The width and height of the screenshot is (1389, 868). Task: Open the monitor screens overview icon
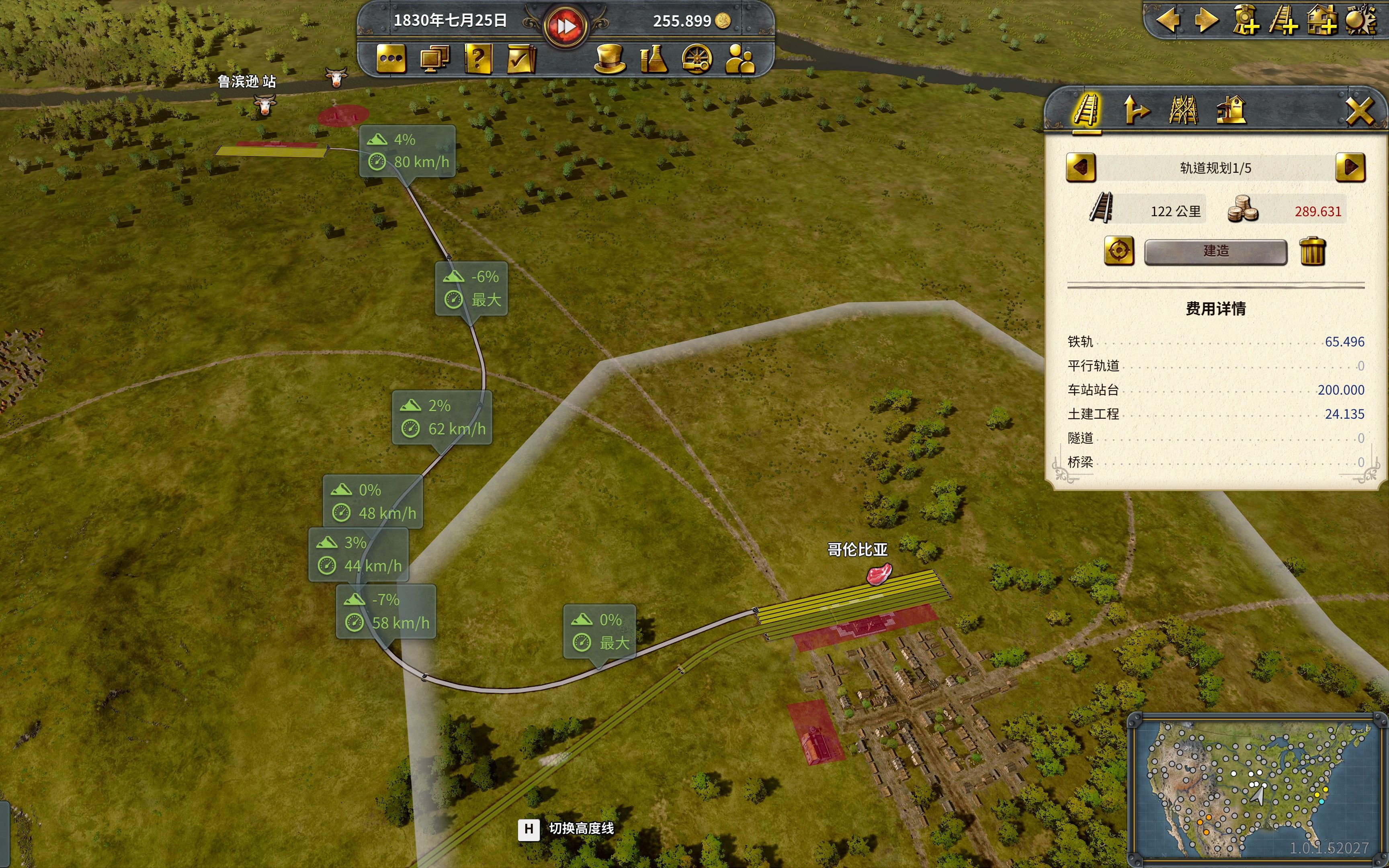point(434,59)
